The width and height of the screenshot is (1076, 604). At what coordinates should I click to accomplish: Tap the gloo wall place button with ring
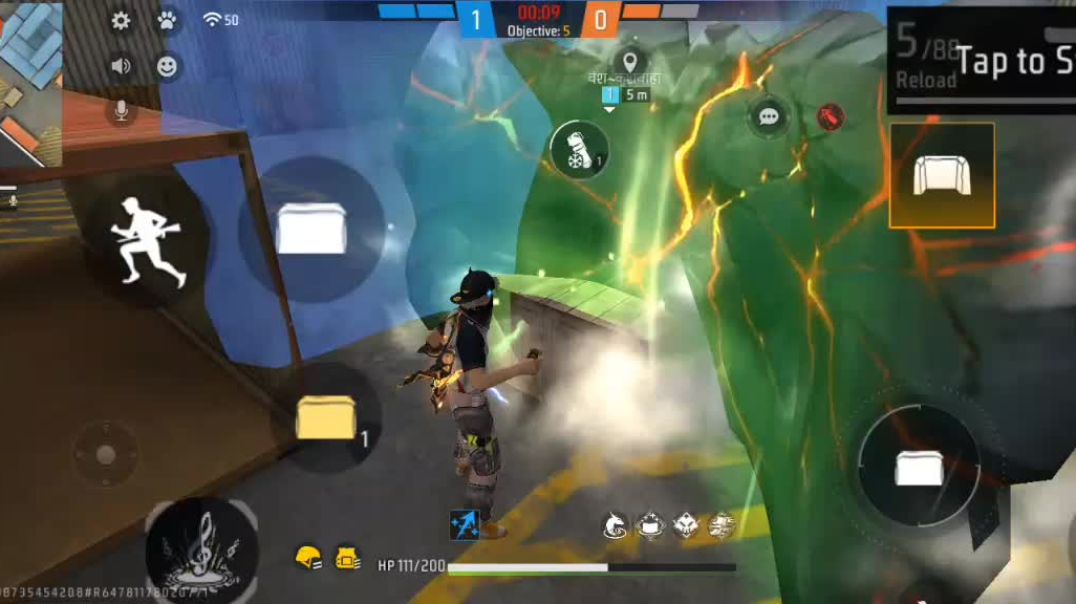pyautogui.click(x=918, y=467)
